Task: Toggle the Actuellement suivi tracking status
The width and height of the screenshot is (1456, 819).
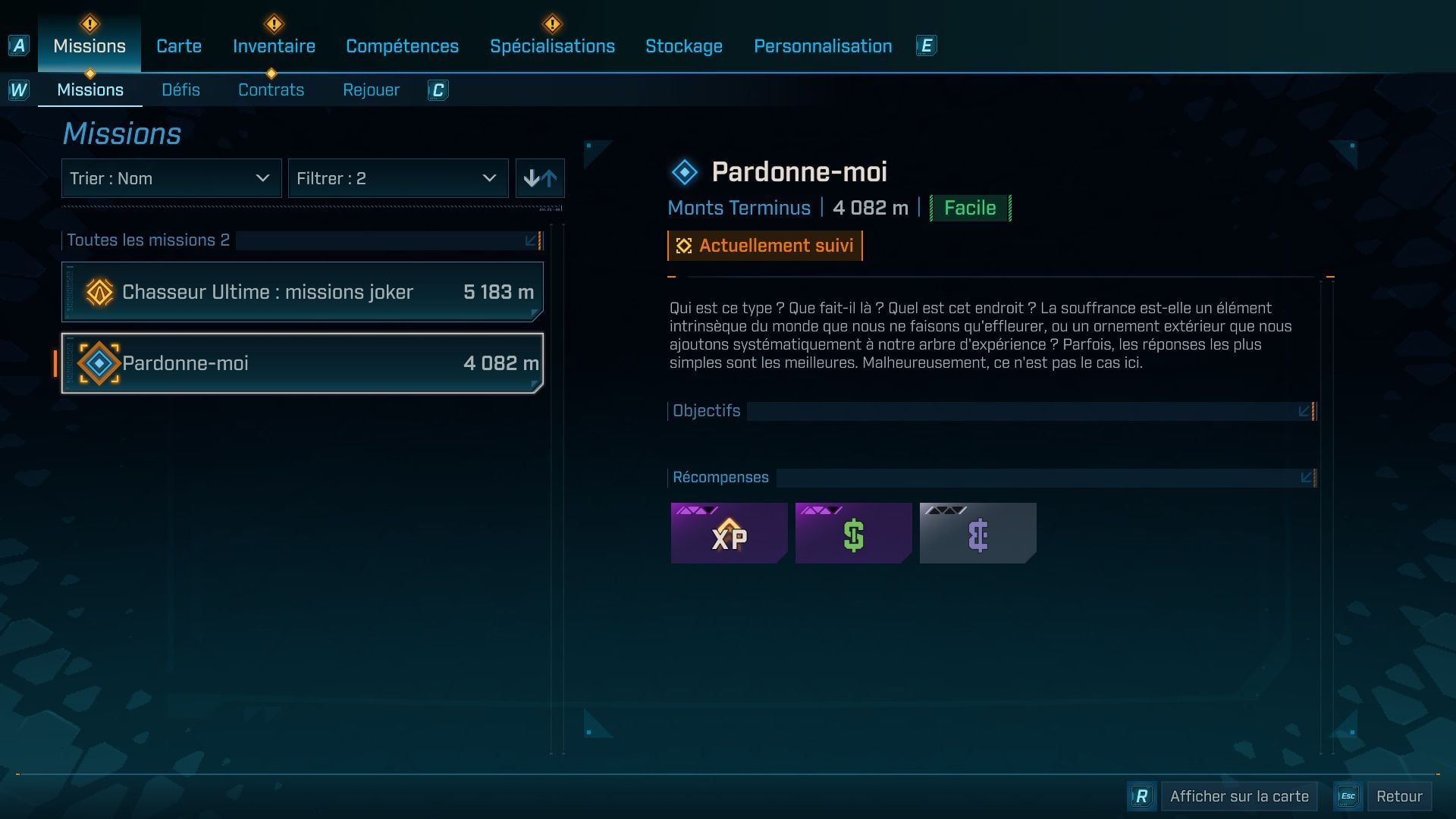Action: click(764, 245)
